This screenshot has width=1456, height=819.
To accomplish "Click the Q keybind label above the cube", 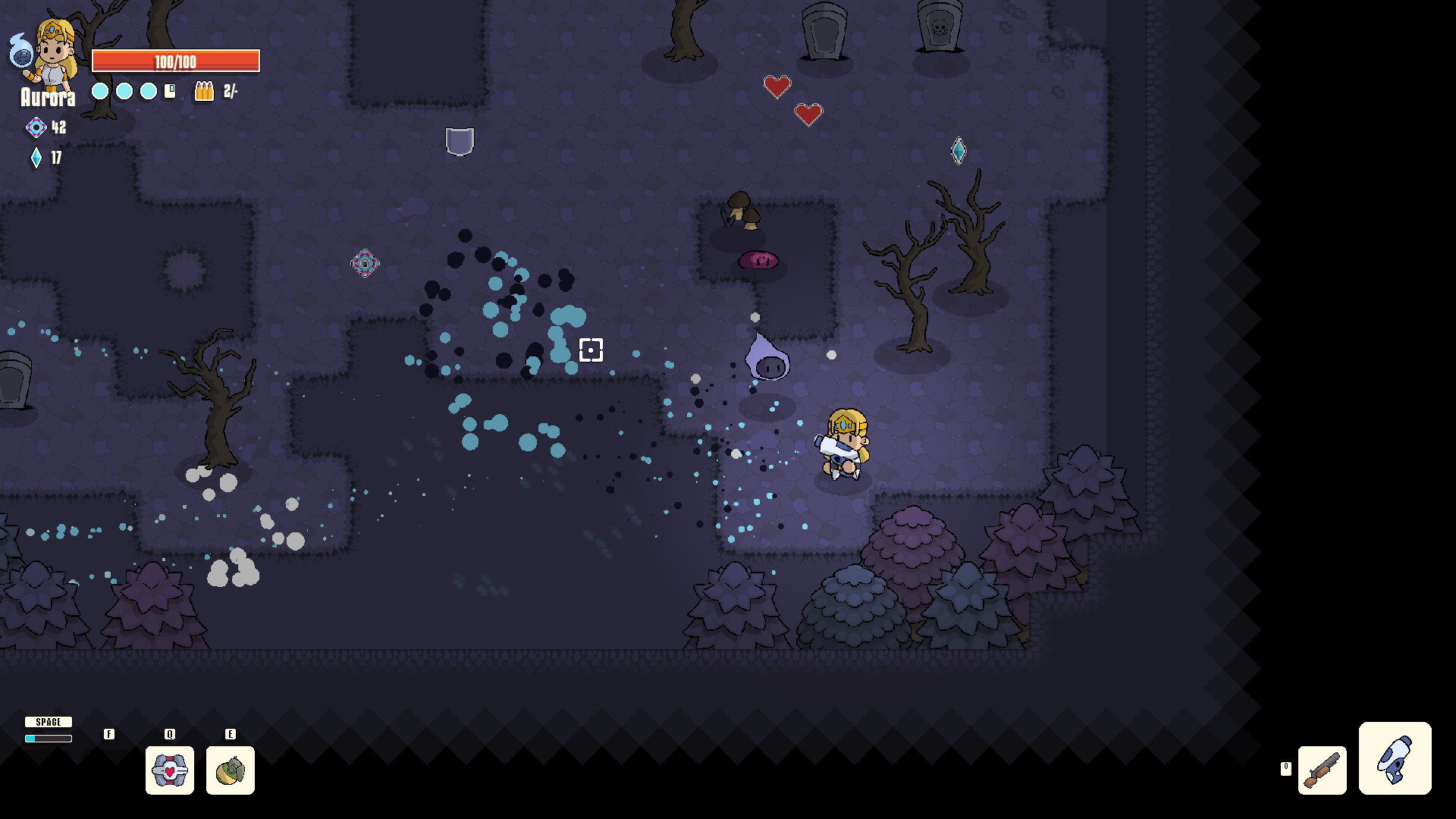I will [x=170, y=734].
